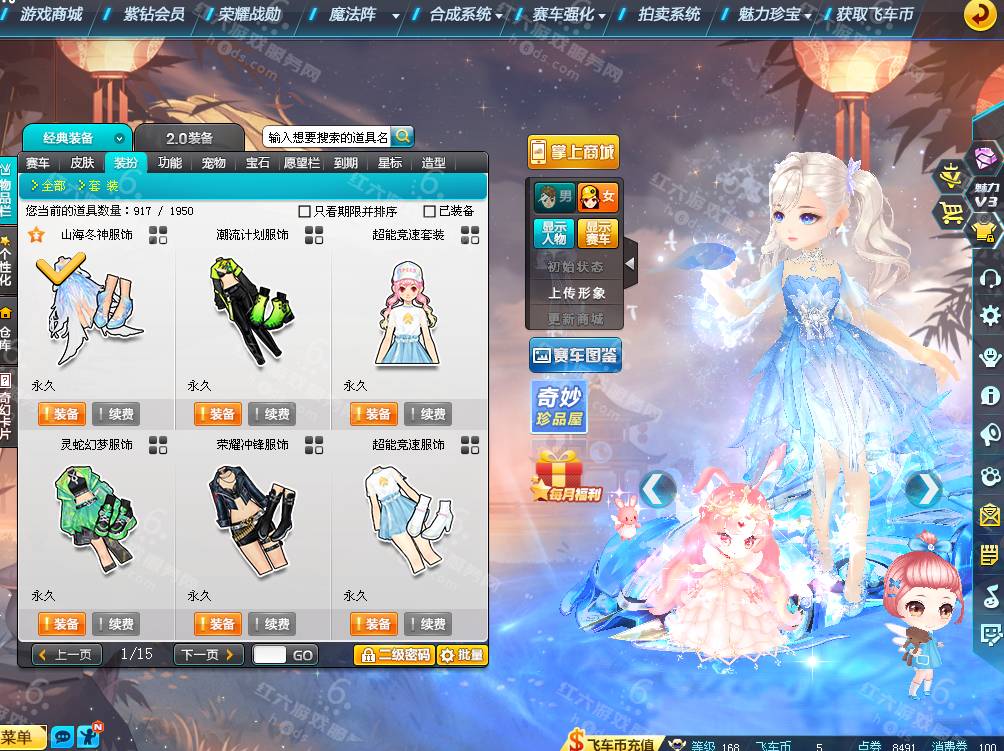The height and width of the screenshot is (751, 1004).
Task: Toggle the 只看期限并排序 checkbox
Action: 305,211
